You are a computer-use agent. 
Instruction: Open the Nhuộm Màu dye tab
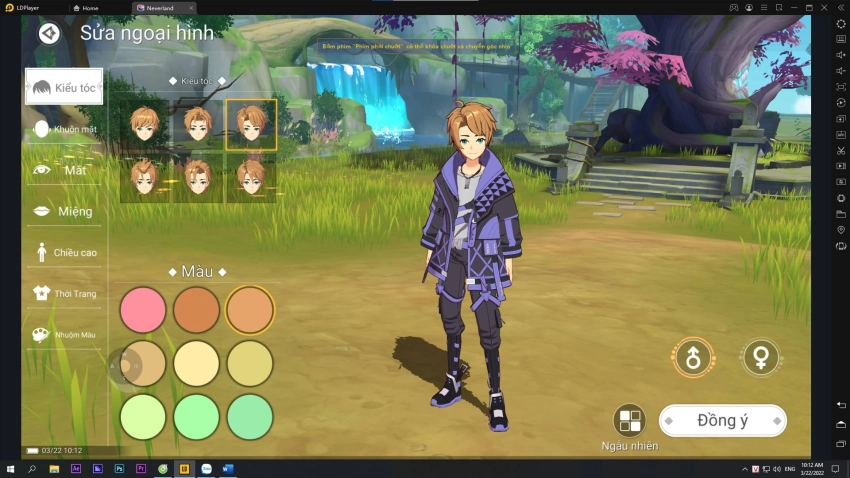[x=64, y=334]
